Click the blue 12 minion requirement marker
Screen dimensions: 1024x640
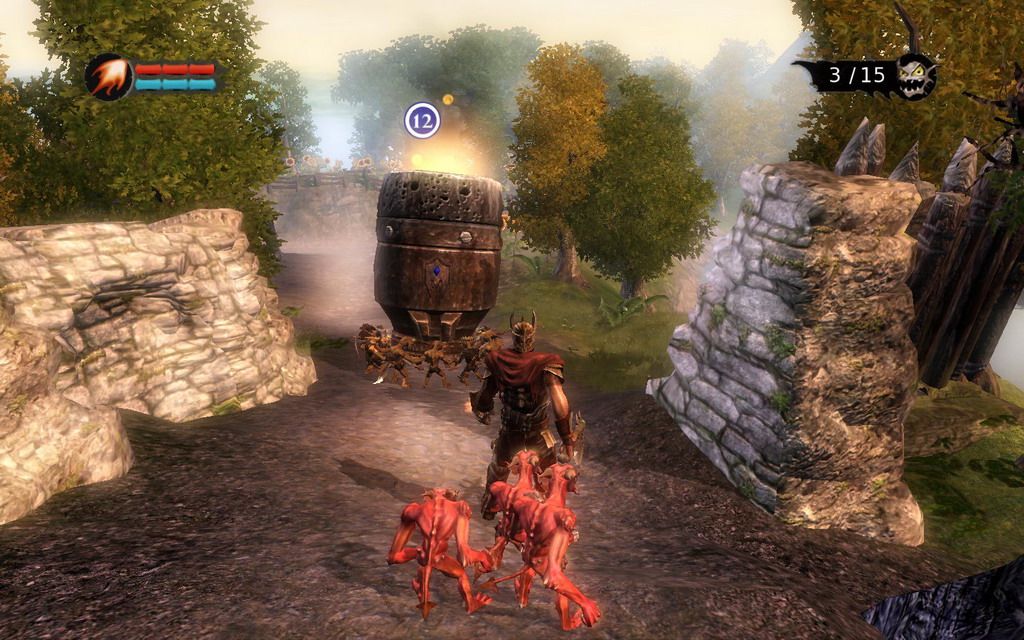(422, 120)
